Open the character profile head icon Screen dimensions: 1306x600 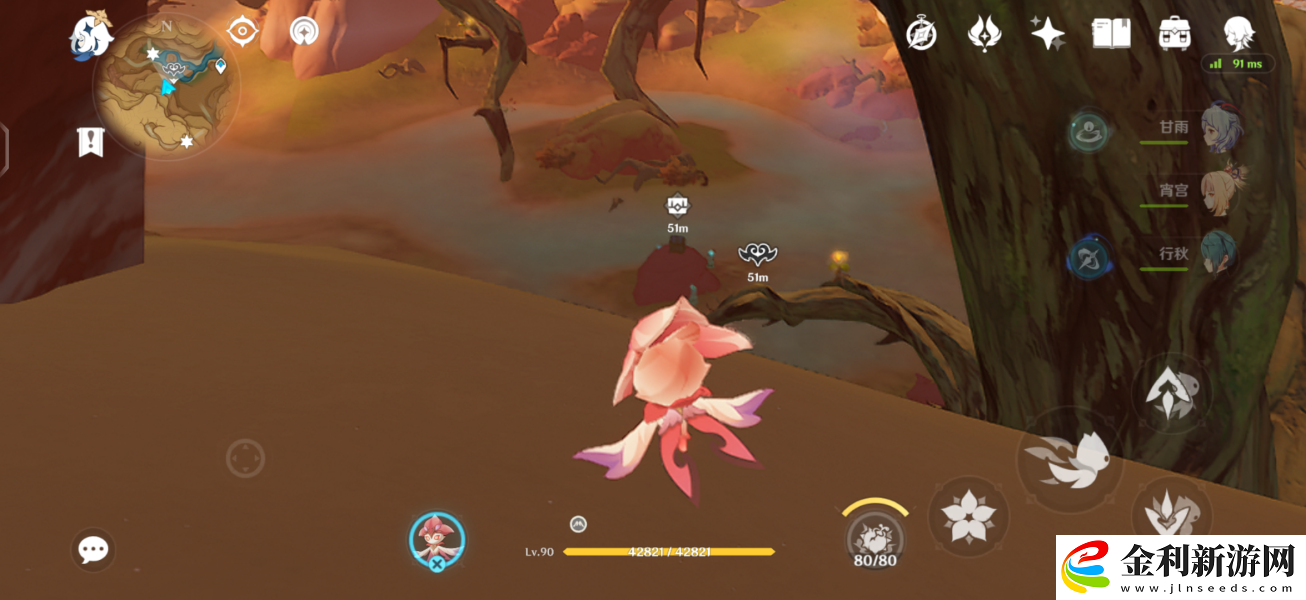pos(1239,34)
